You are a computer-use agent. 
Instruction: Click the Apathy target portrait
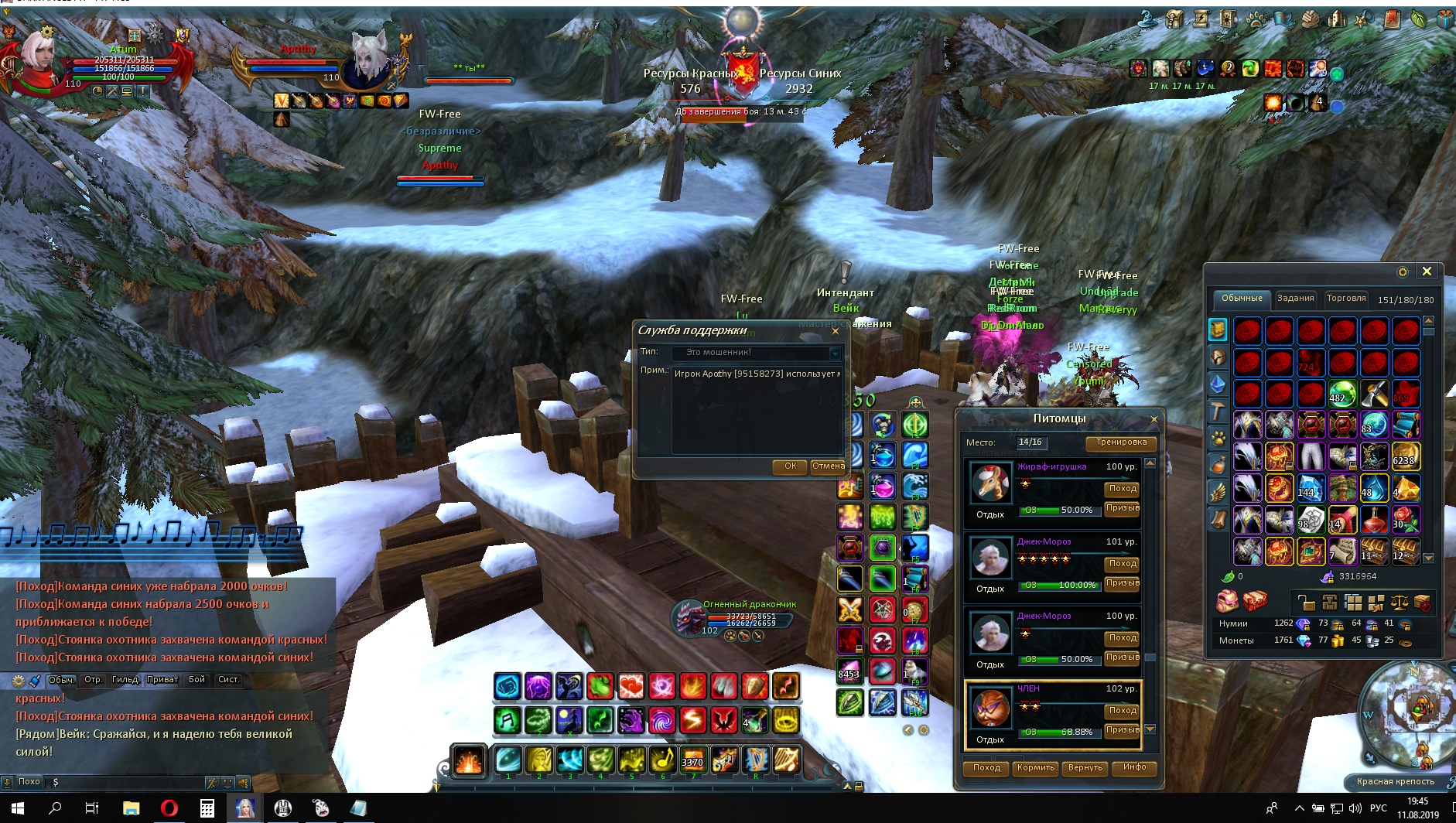(370, 62)
